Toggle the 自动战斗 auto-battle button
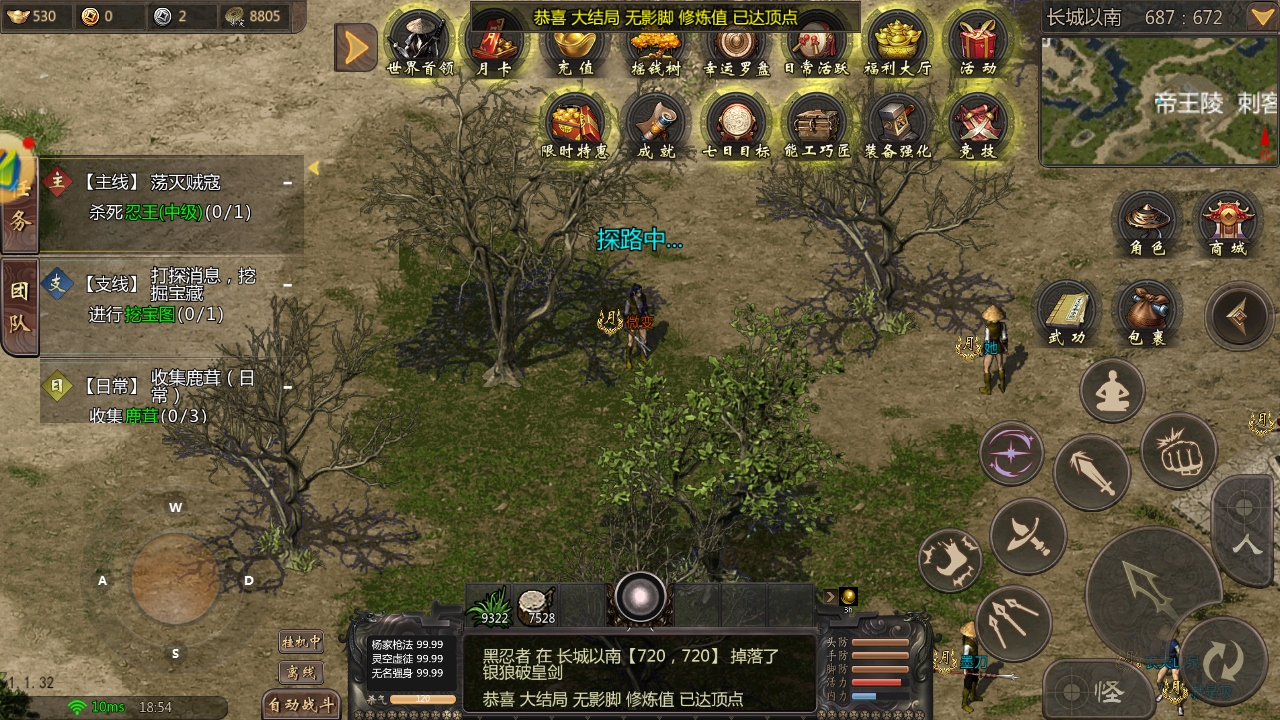This screenshot has width=1280, height=720. coord(301,705)
